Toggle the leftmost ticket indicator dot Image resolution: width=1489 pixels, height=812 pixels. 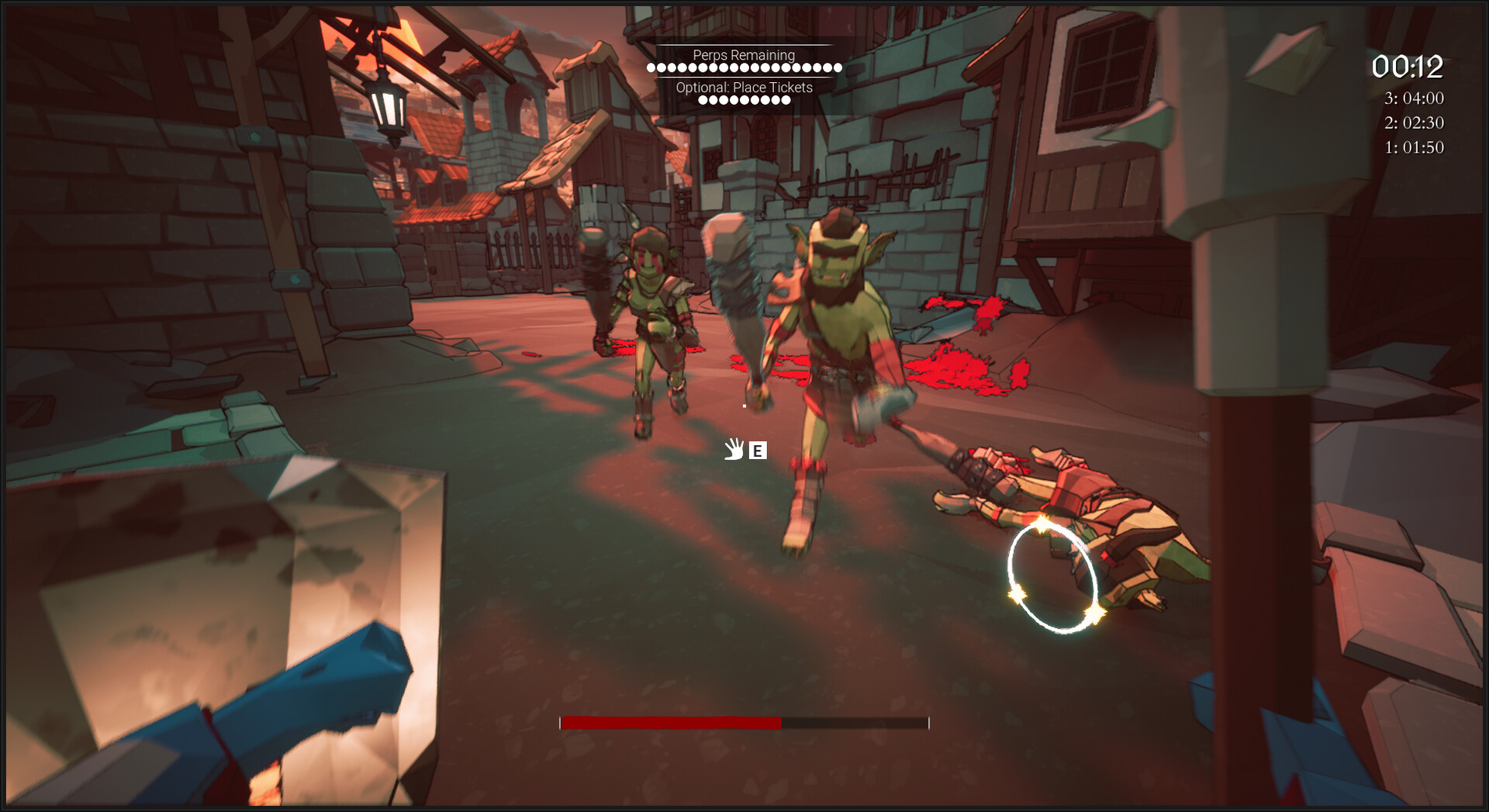click(x=703, y=102)
